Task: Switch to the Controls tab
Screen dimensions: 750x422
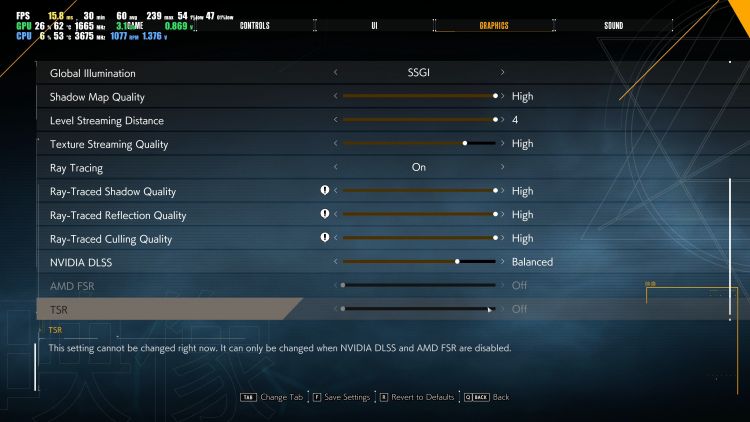Action: point(255,25)
